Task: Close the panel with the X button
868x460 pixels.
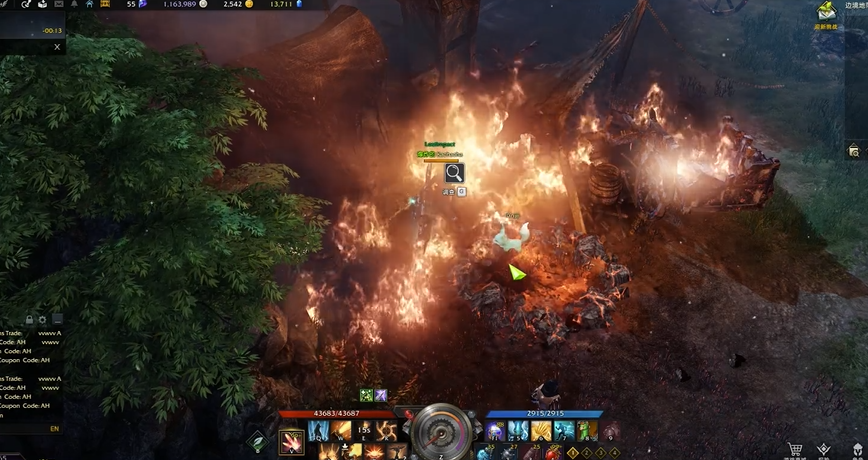Action: click(56, 47)
